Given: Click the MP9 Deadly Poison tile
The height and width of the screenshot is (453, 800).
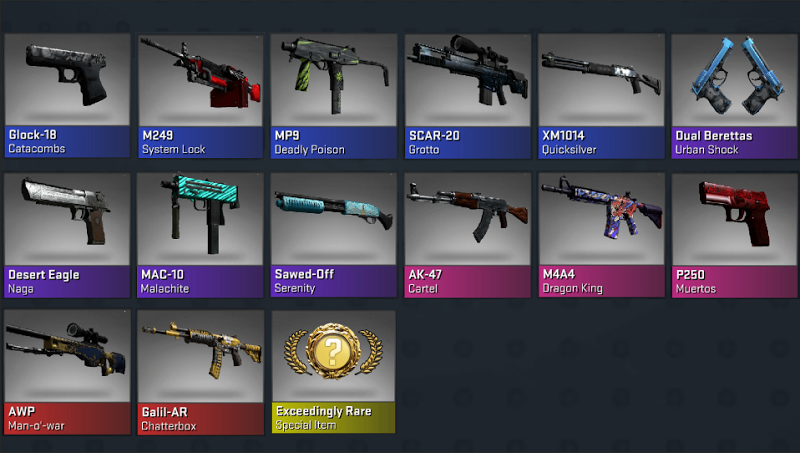Looking at the screenshot, I should [333, 96].
